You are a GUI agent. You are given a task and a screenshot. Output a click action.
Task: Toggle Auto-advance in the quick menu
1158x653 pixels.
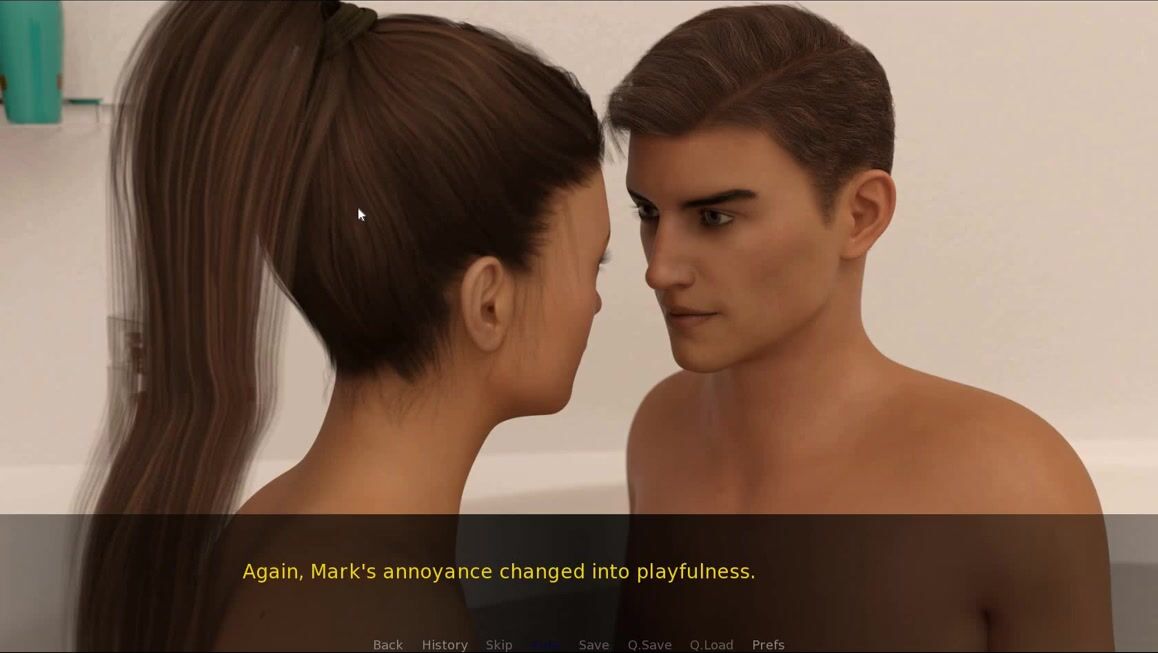click(546, 645)
